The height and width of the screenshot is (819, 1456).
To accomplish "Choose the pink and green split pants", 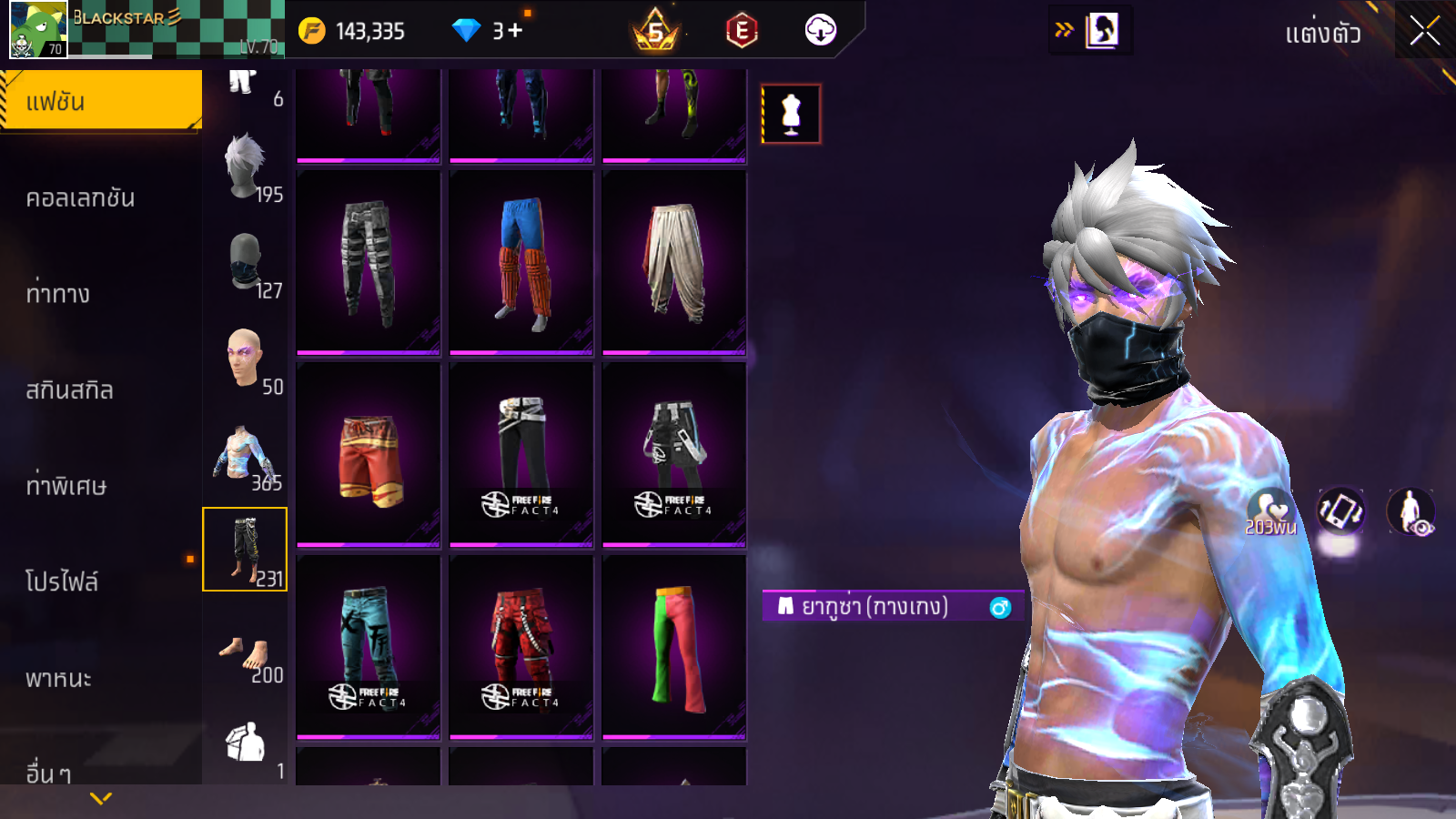I will (x=674, y=647).
